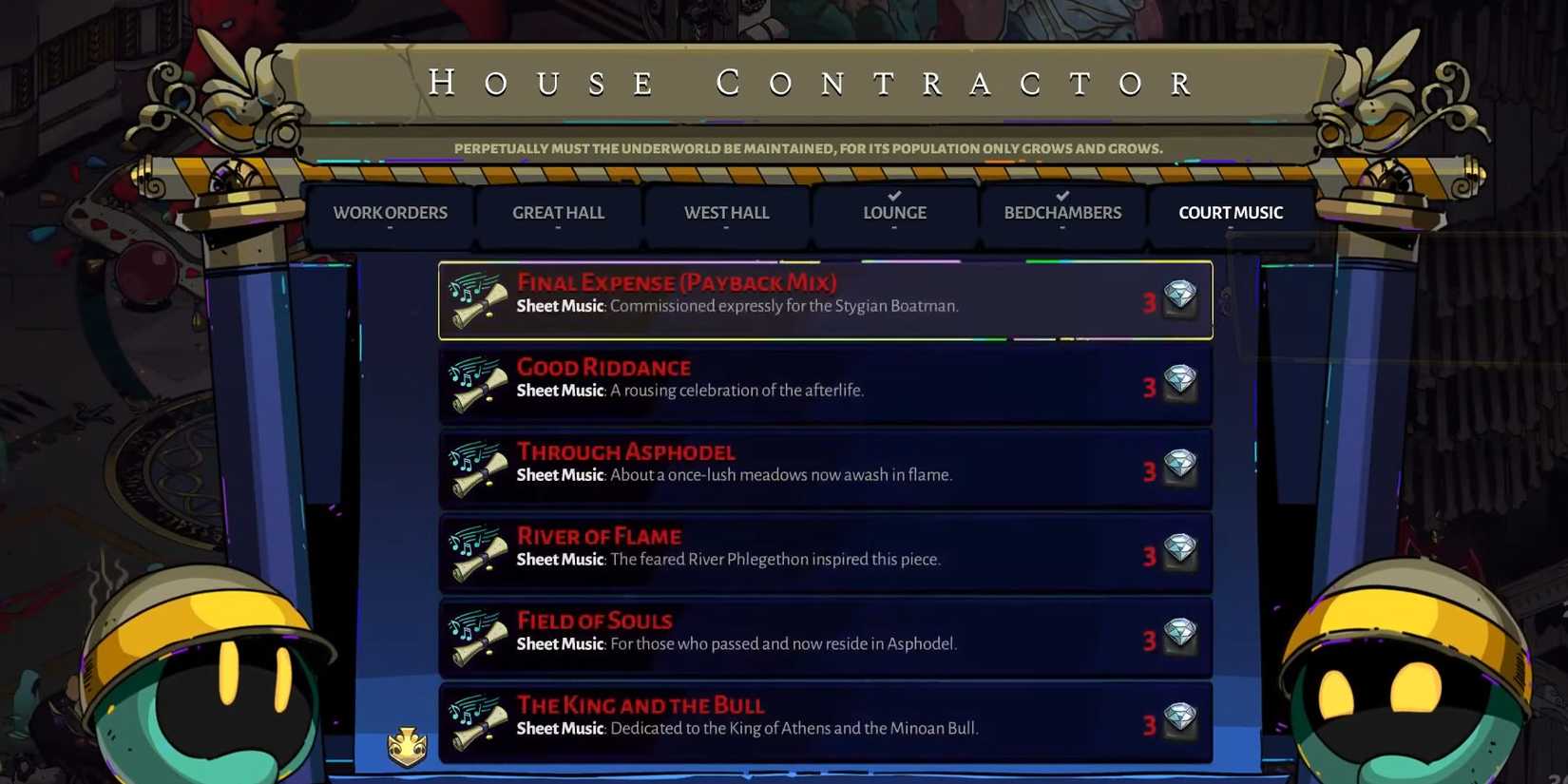Click the River of Flame music note icon

pos(477,551)
